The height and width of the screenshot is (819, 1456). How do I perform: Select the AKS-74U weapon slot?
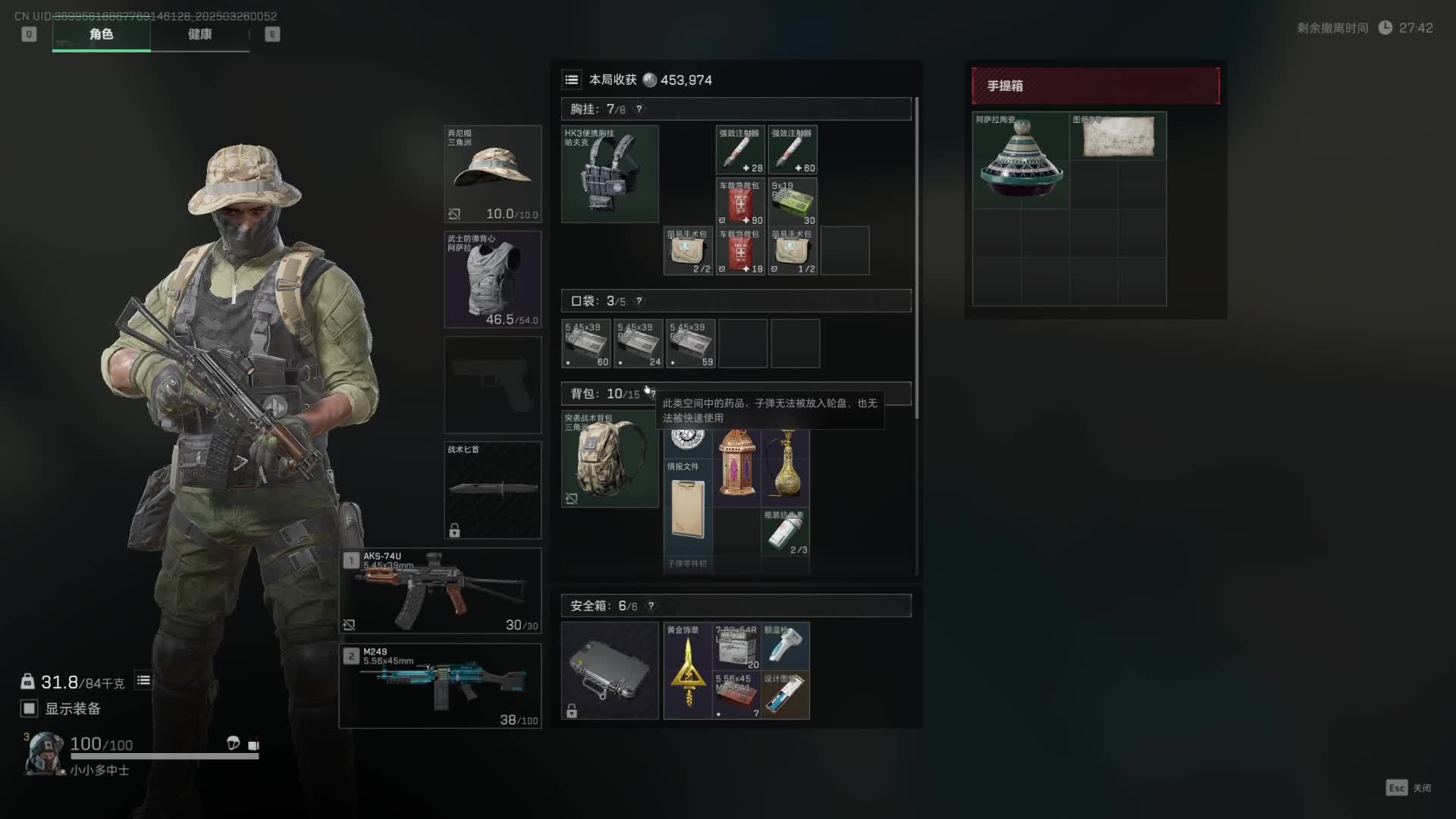(440, 591)
